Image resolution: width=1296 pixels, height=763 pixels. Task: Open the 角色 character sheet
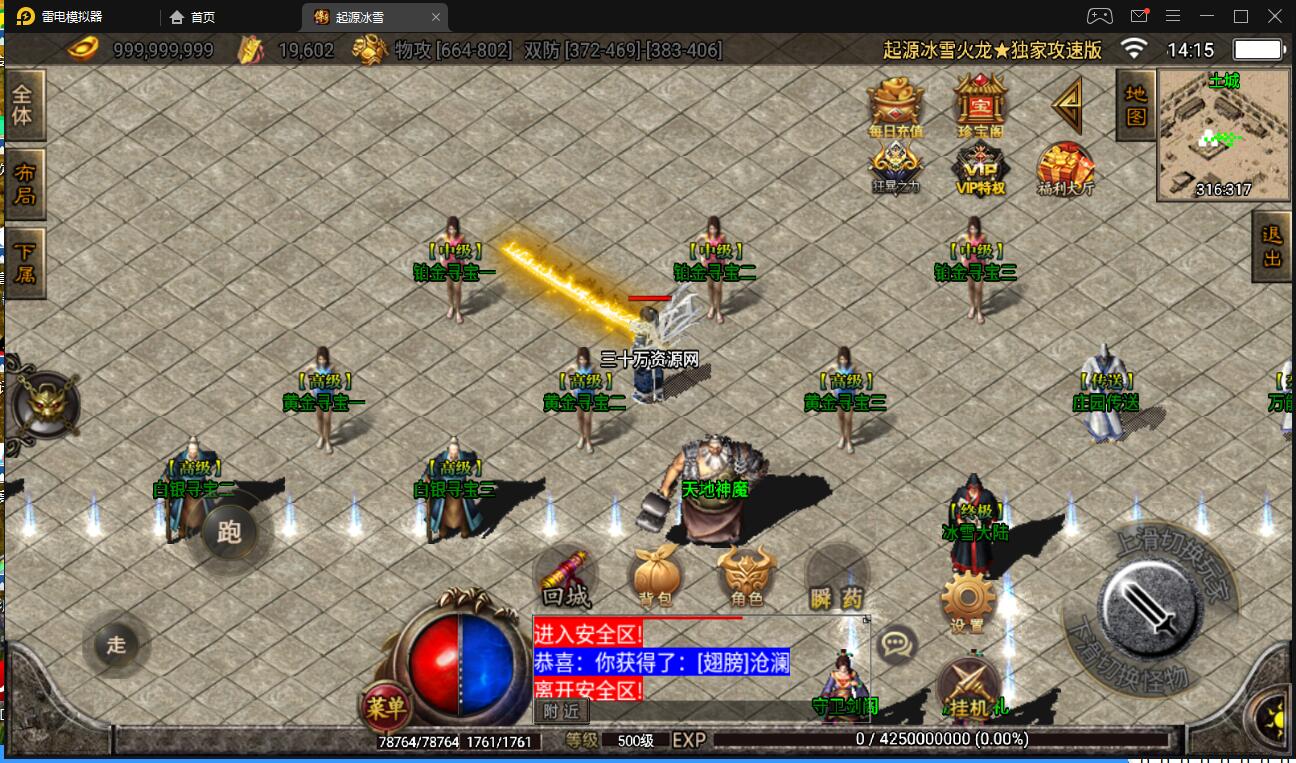coord(746,578)
